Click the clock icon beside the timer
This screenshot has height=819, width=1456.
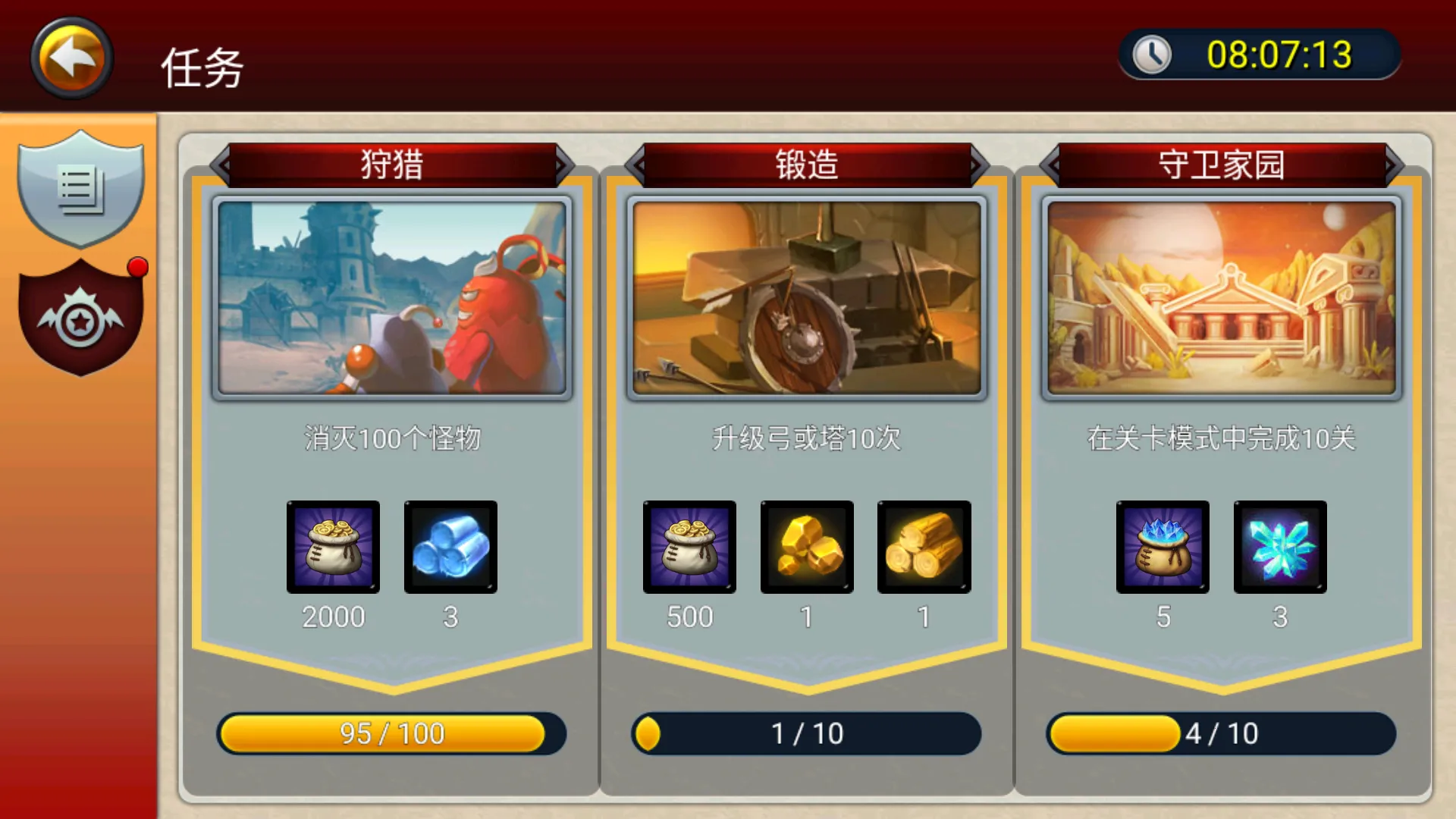(1153, 54)
